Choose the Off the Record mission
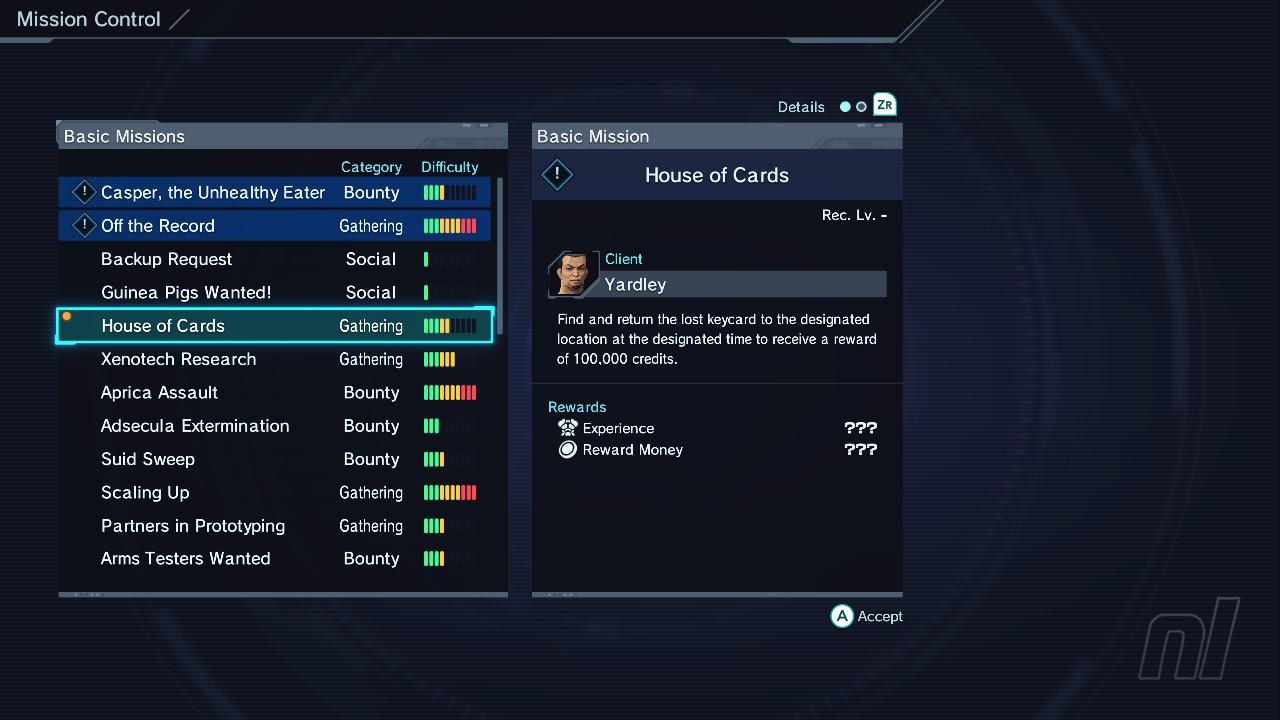 158,226
